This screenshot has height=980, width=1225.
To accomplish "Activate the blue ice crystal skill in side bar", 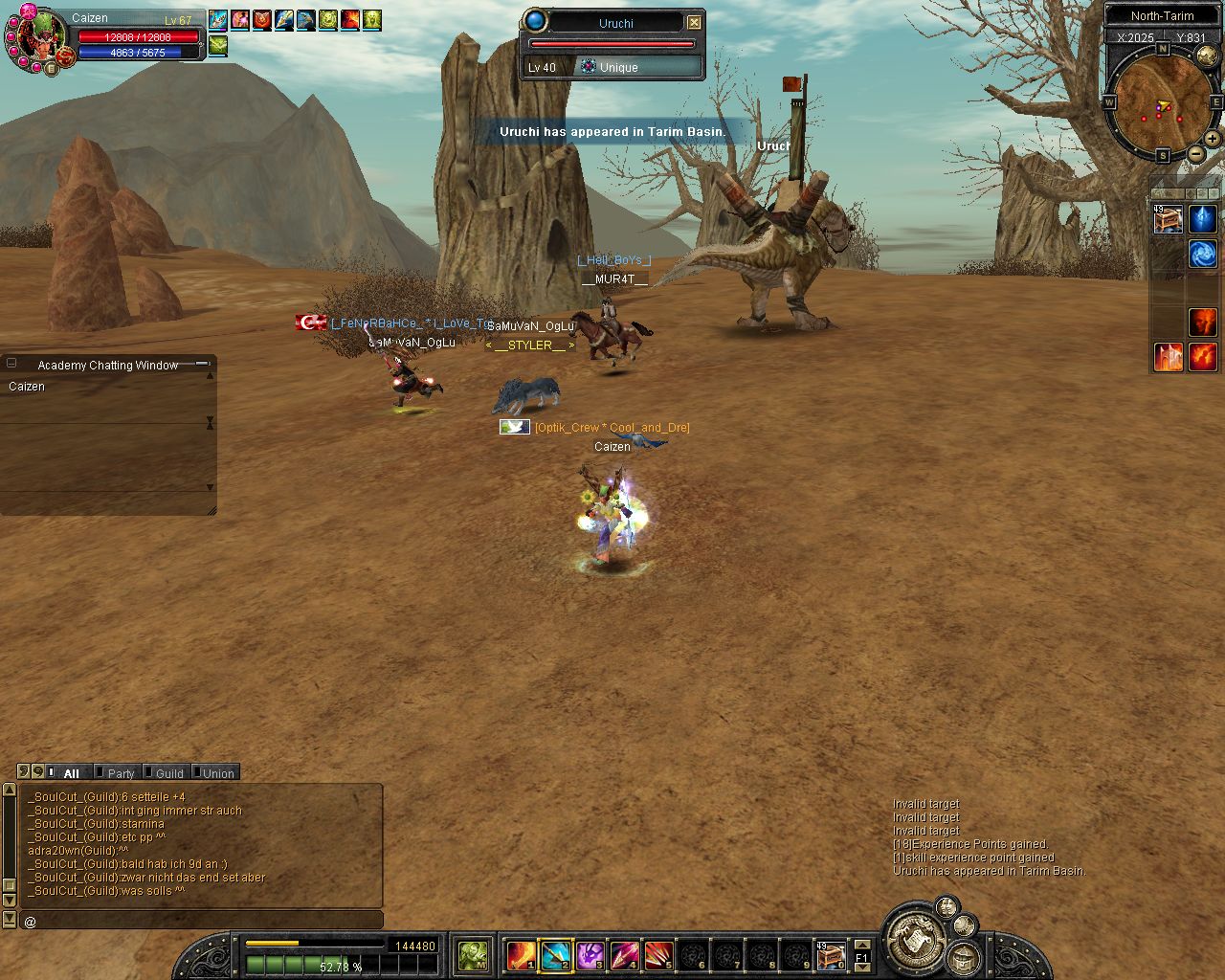I will point(1203,219).
